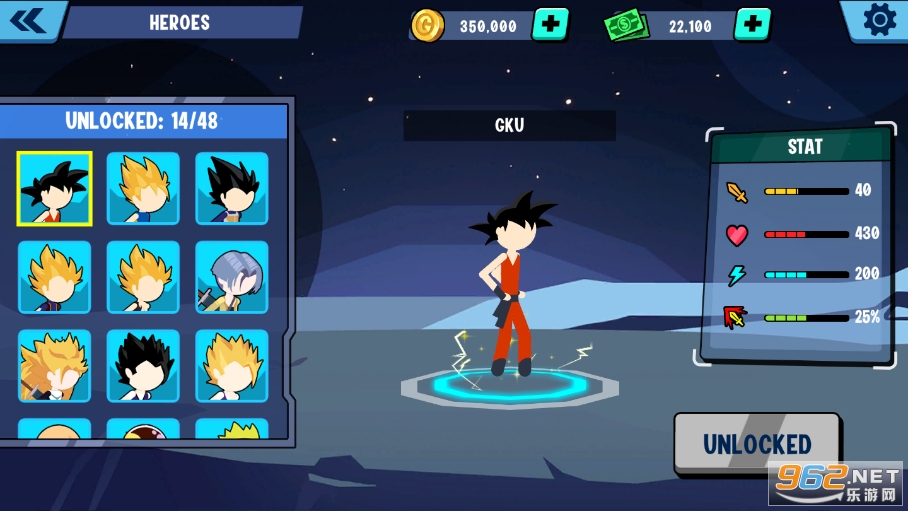The height and width of the screenshot is (511, 908).
Task: Select the highlighted Gku hero portrait
Action: (54, 188)
